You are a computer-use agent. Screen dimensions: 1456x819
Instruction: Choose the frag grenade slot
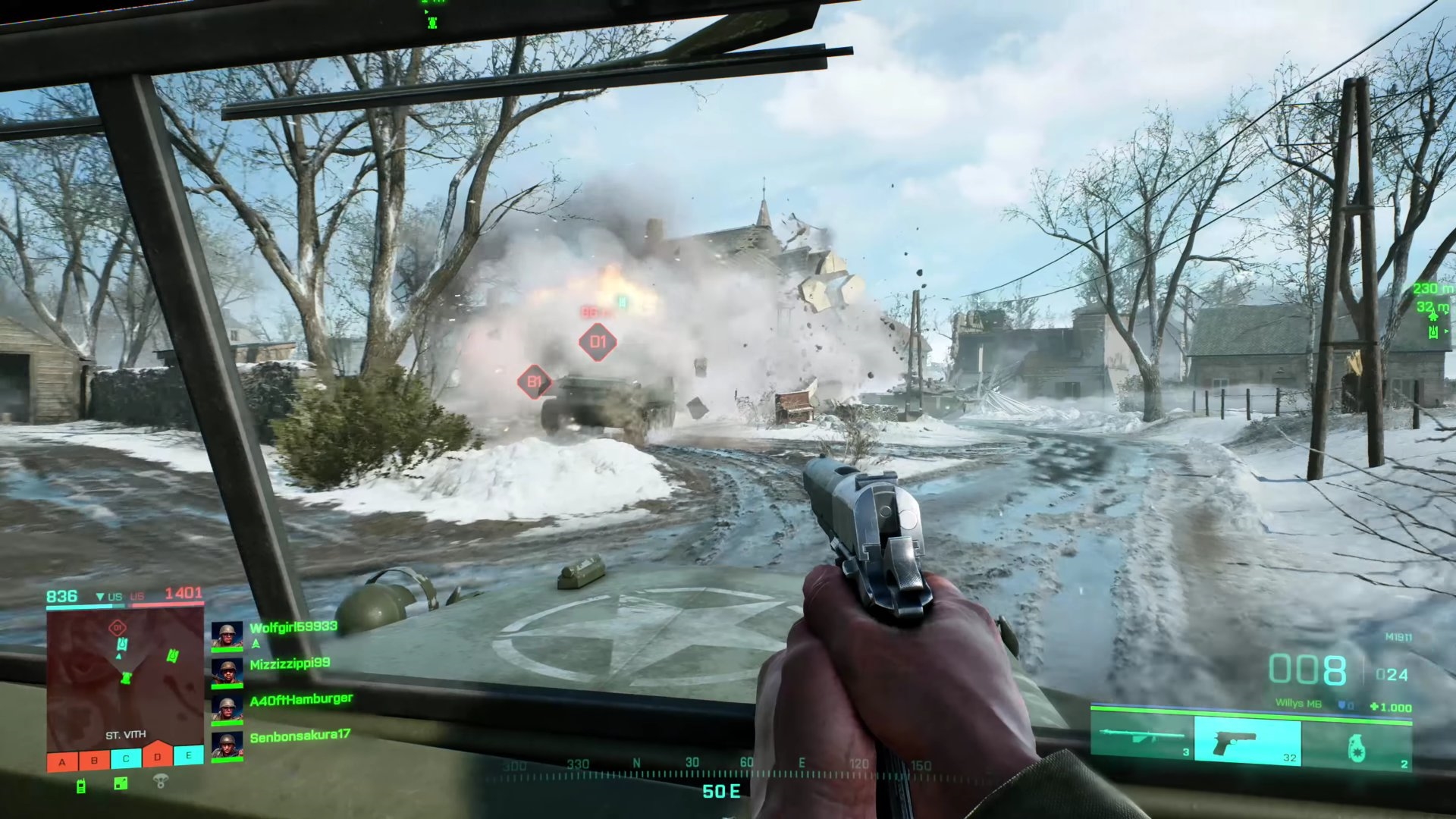coord(1357,745)
